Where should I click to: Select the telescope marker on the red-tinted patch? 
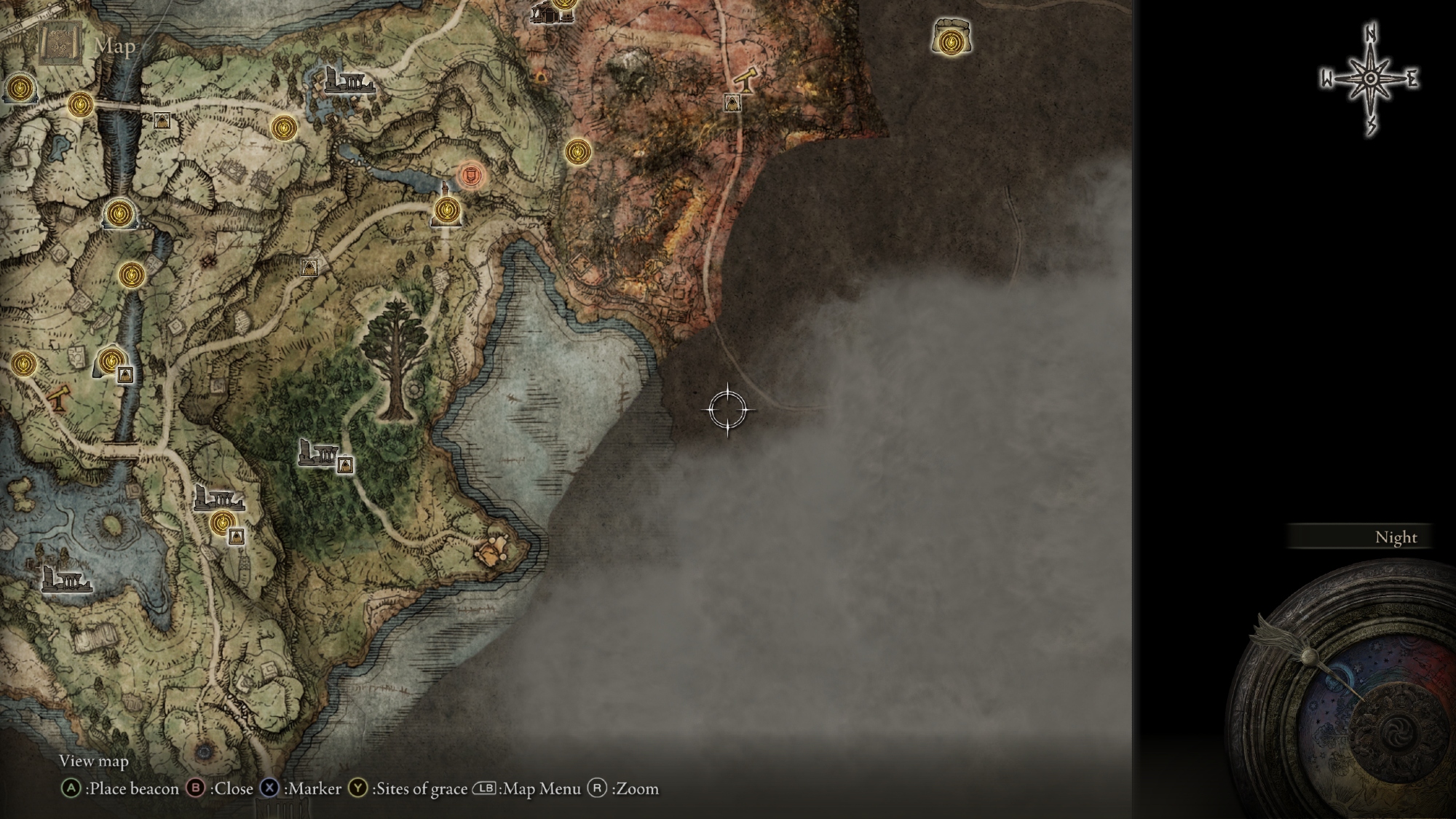59,397
